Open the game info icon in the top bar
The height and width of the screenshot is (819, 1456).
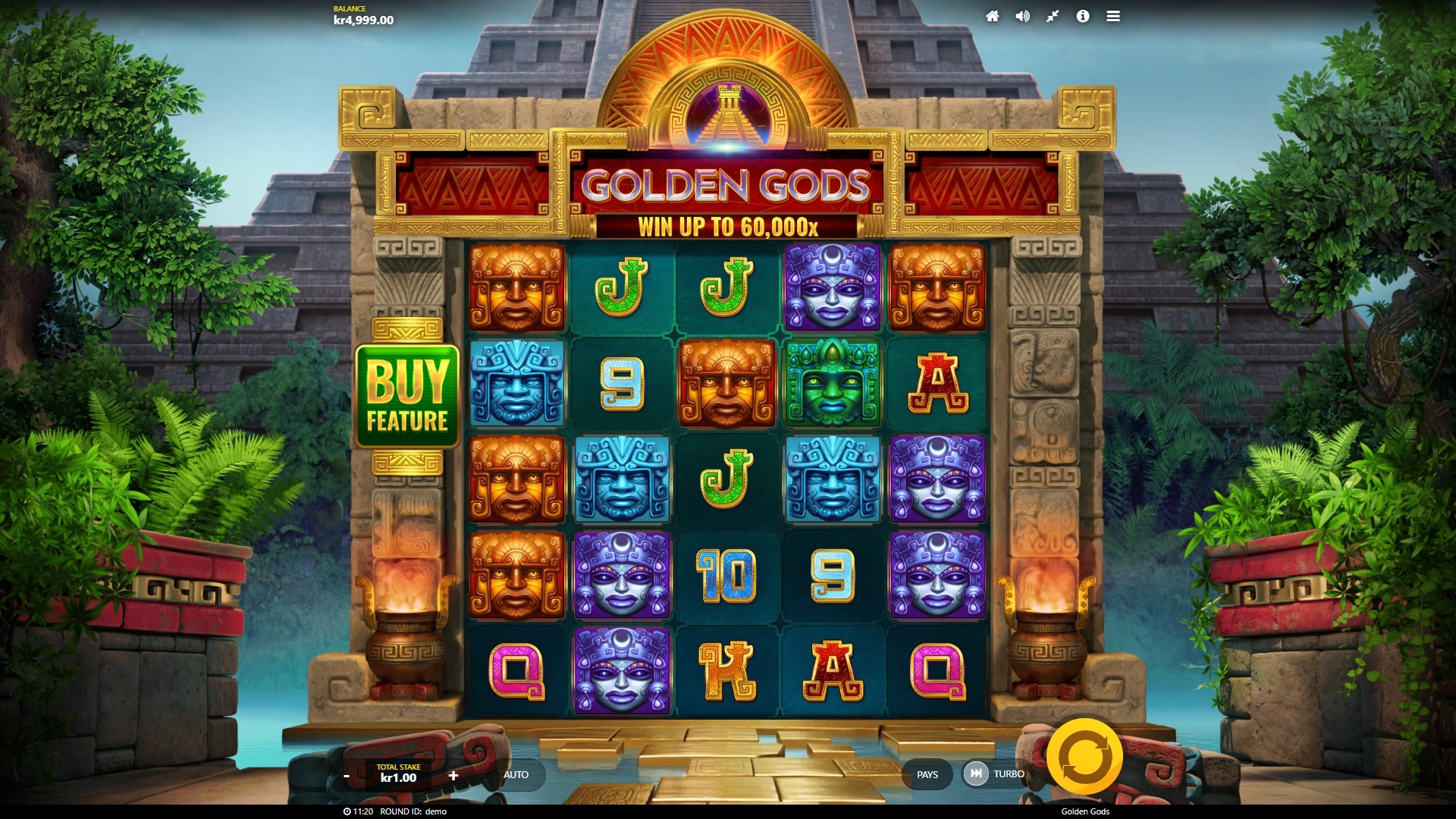click(x=1083, y=16)
